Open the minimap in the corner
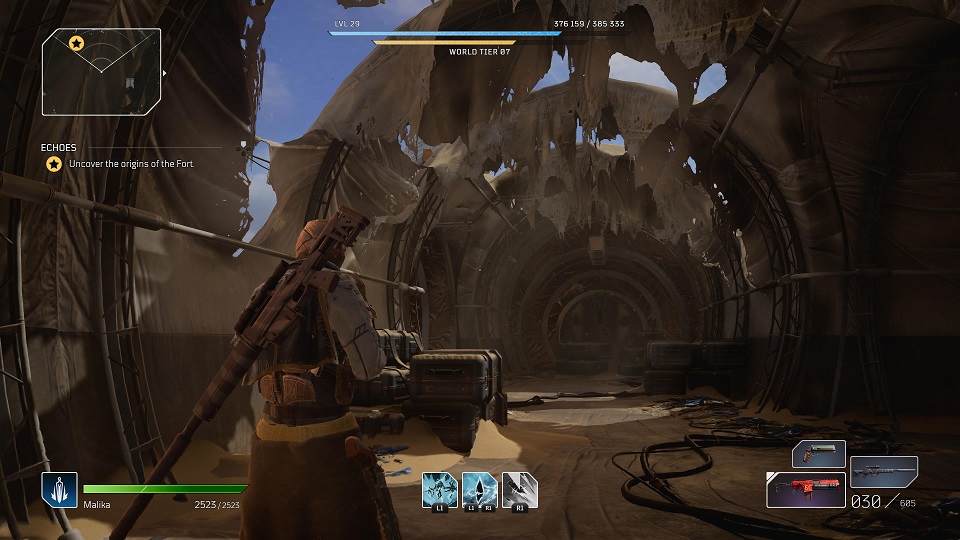Screen dimensions: 960x540 tap(101, 71)
